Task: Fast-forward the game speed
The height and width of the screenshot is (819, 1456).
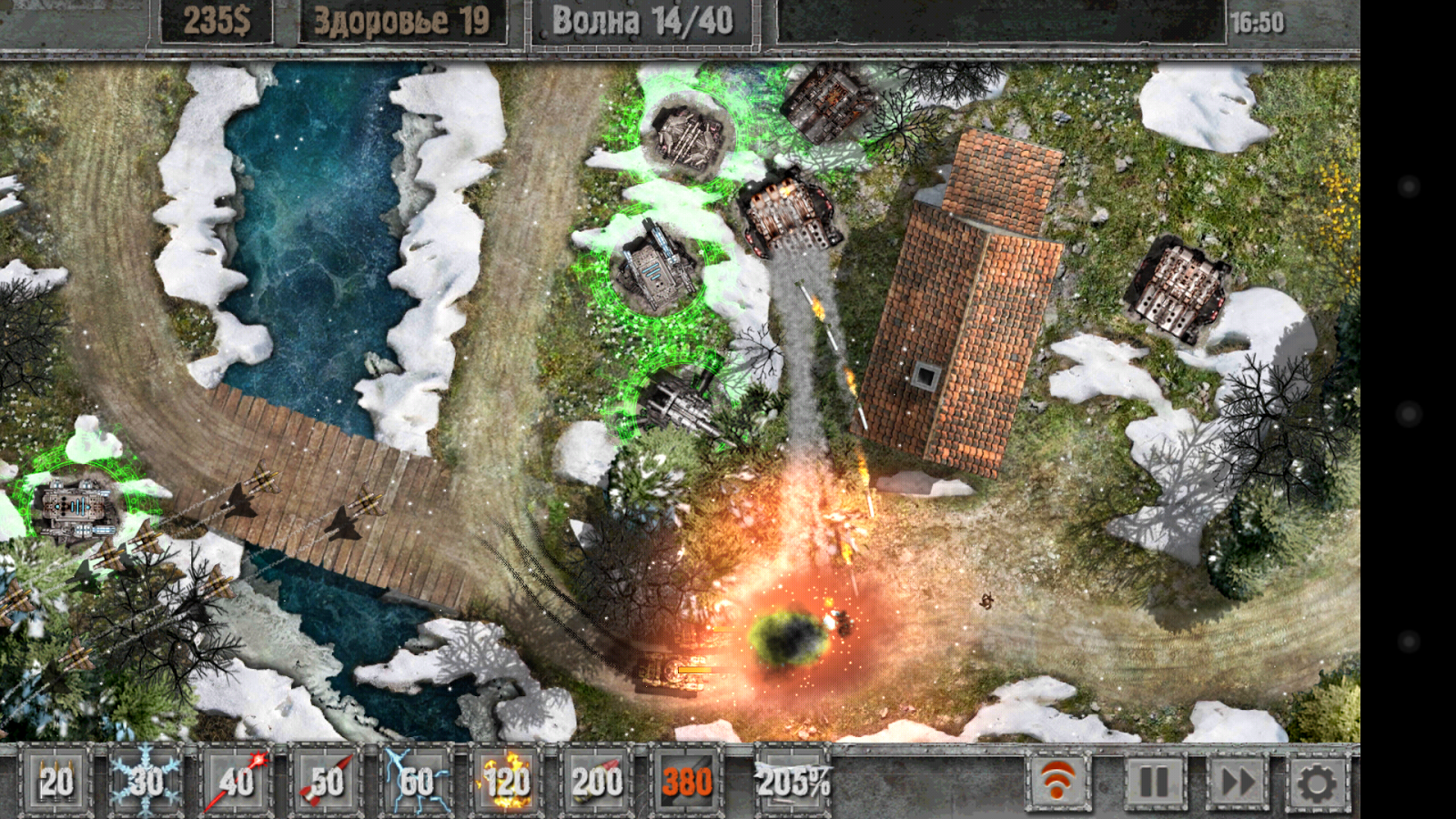Action: 1238,781
